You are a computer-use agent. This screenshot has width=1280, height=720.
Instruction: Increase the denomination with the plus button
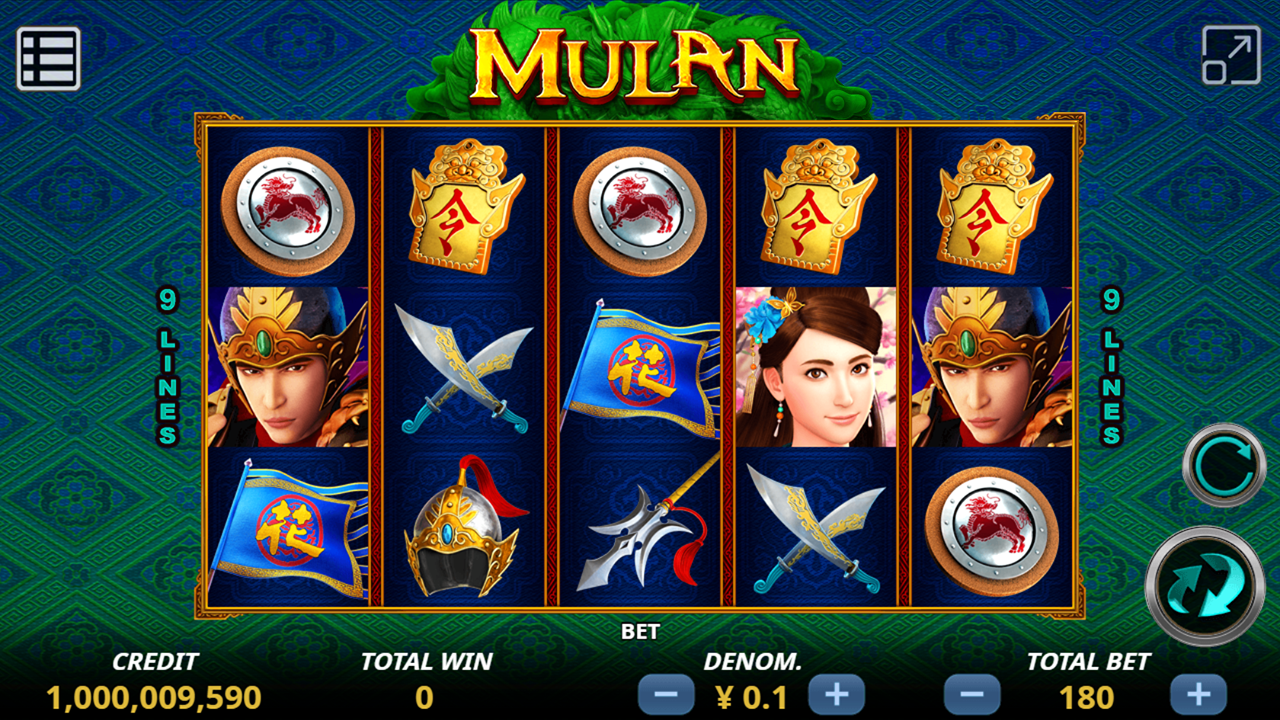click(836, 695)
